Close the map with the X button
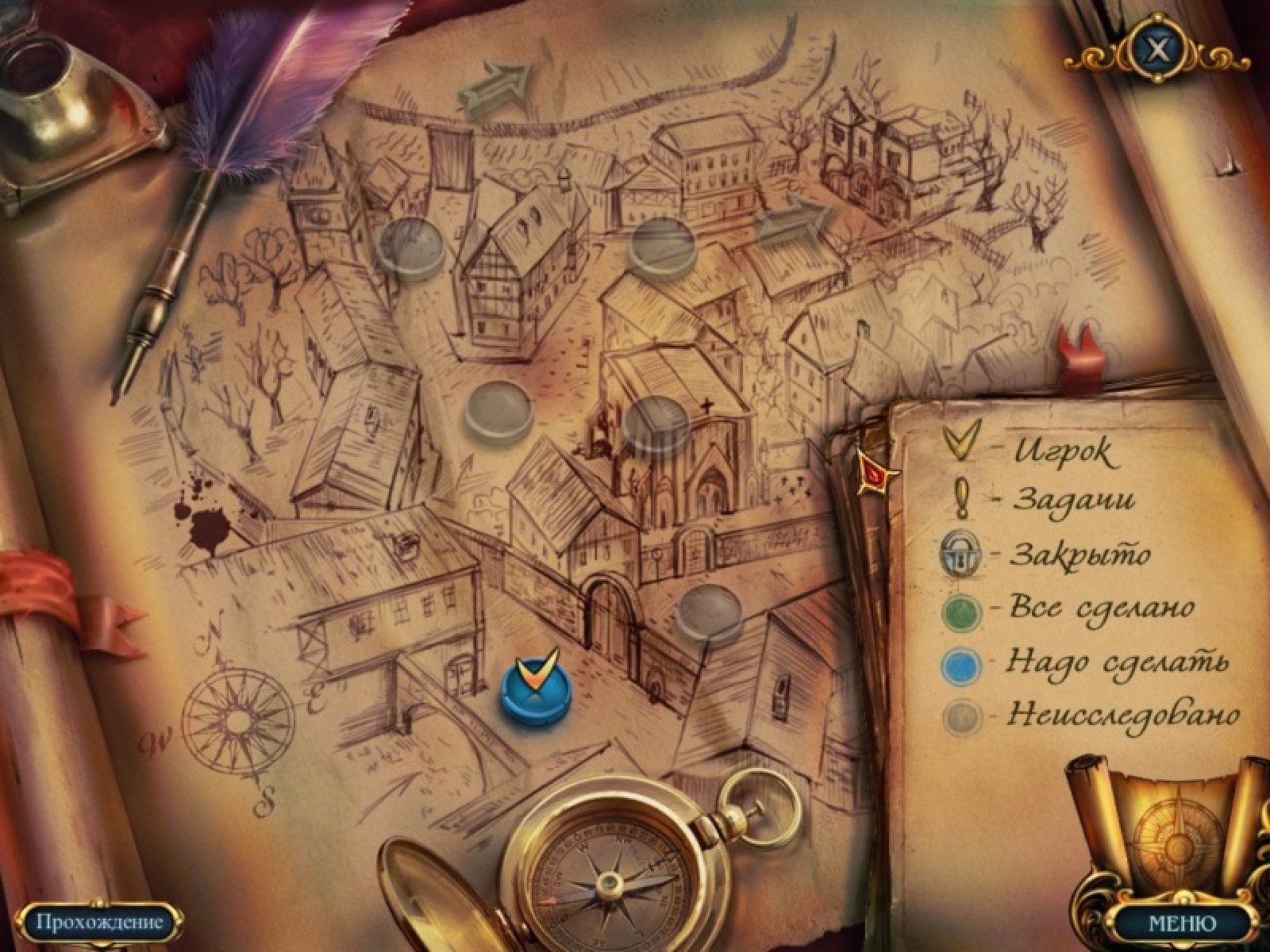 pyautogui.click(x=1159, y=49)
